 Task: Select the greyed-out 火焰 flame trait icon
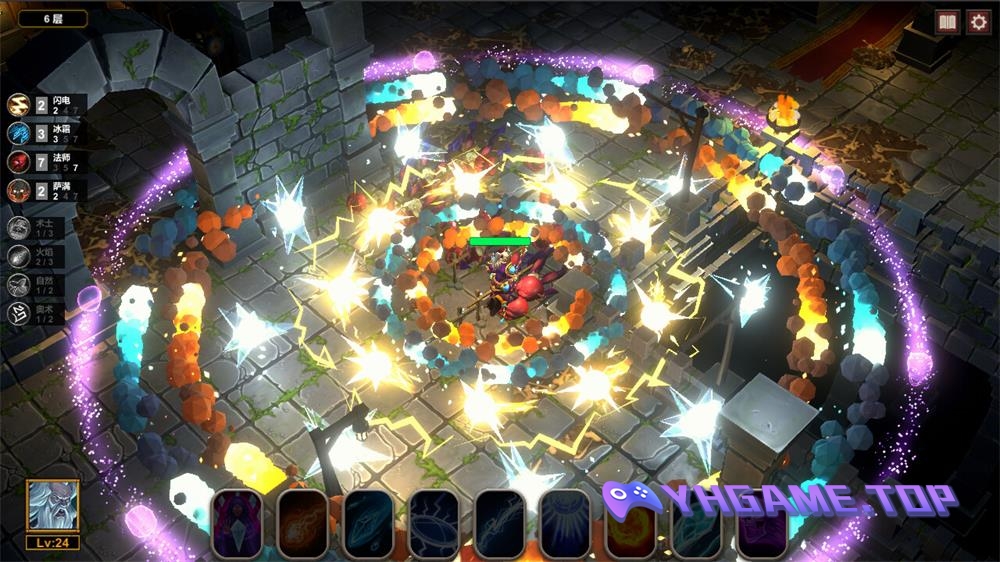point(19,257)
